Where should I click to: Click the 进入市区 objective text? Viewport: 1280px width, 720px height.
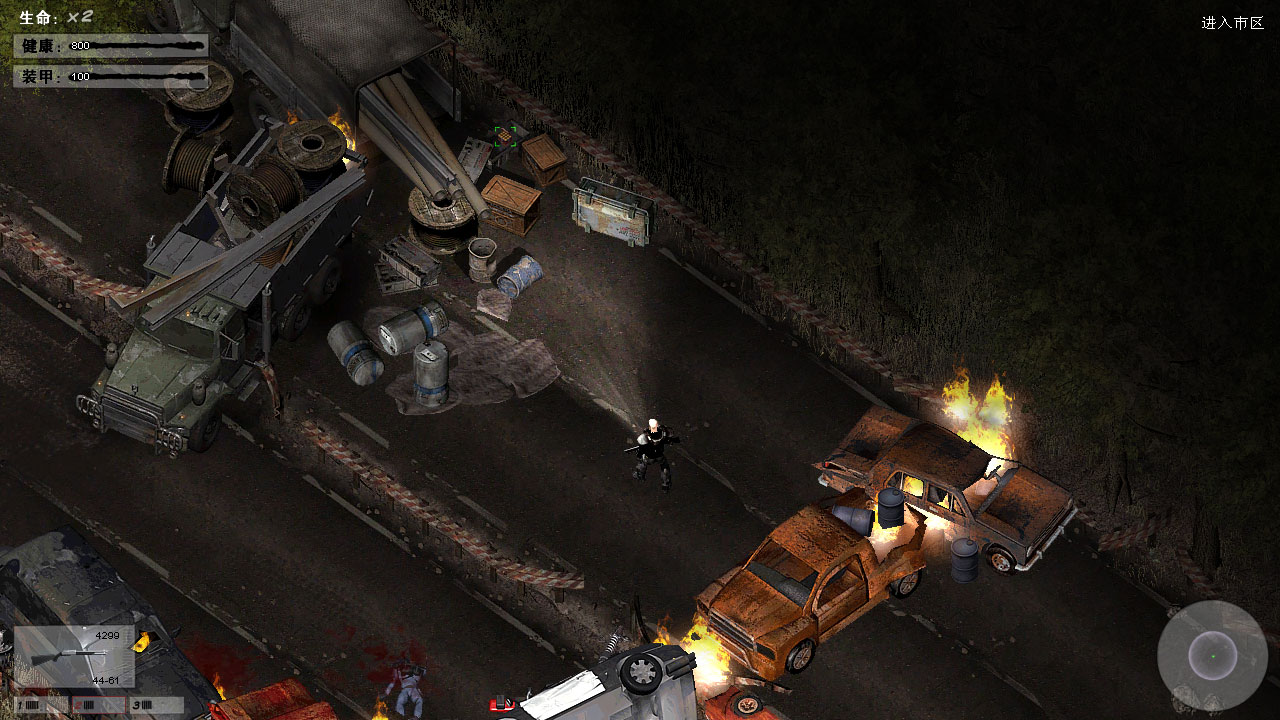point(1232,23)
